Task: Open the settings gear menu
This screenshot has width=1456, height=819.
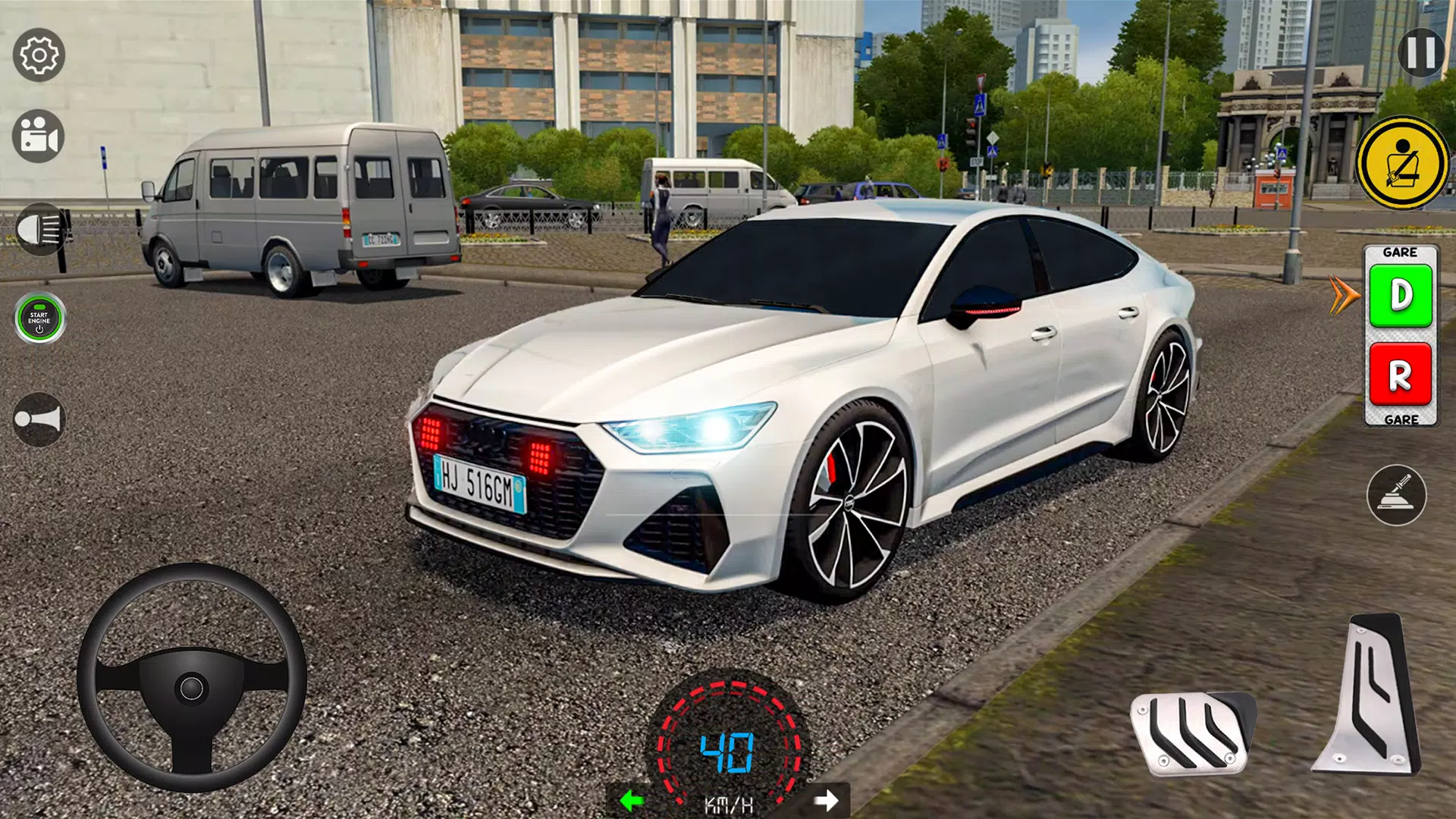Action: pyautogui.click(x=39, y=55)
